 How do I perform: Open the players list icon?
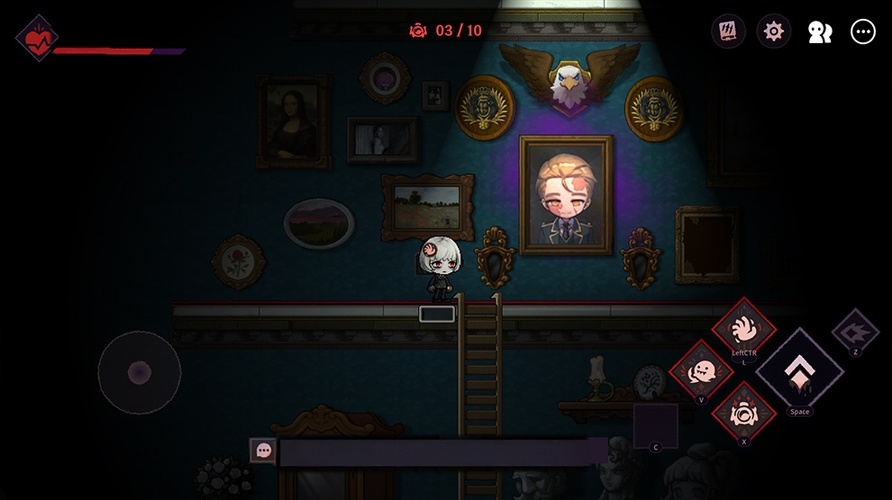[x=819, y=32]
